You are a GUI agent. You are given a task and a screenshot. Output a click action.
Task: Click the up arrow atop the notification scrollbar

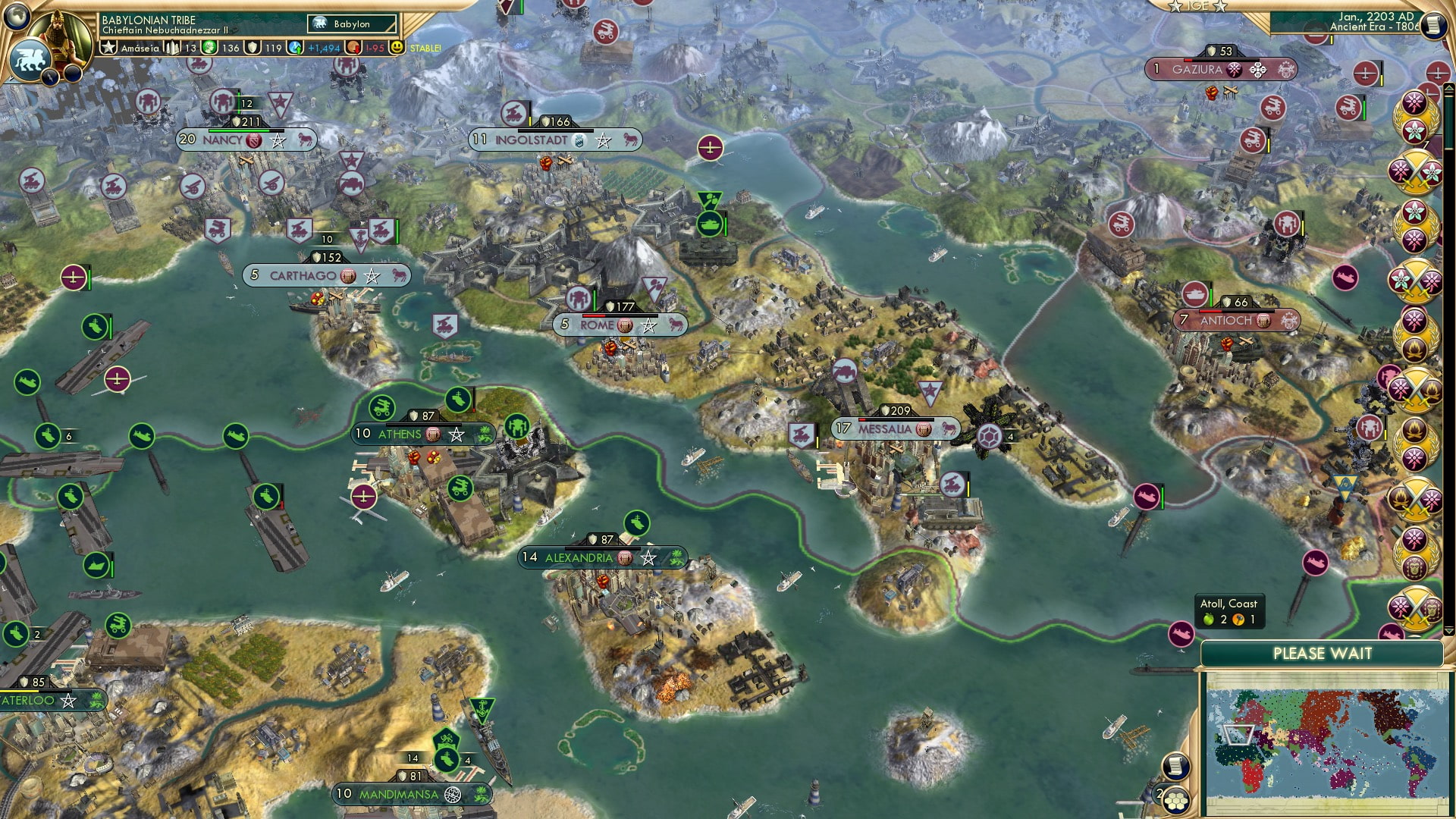[1448, 88]
